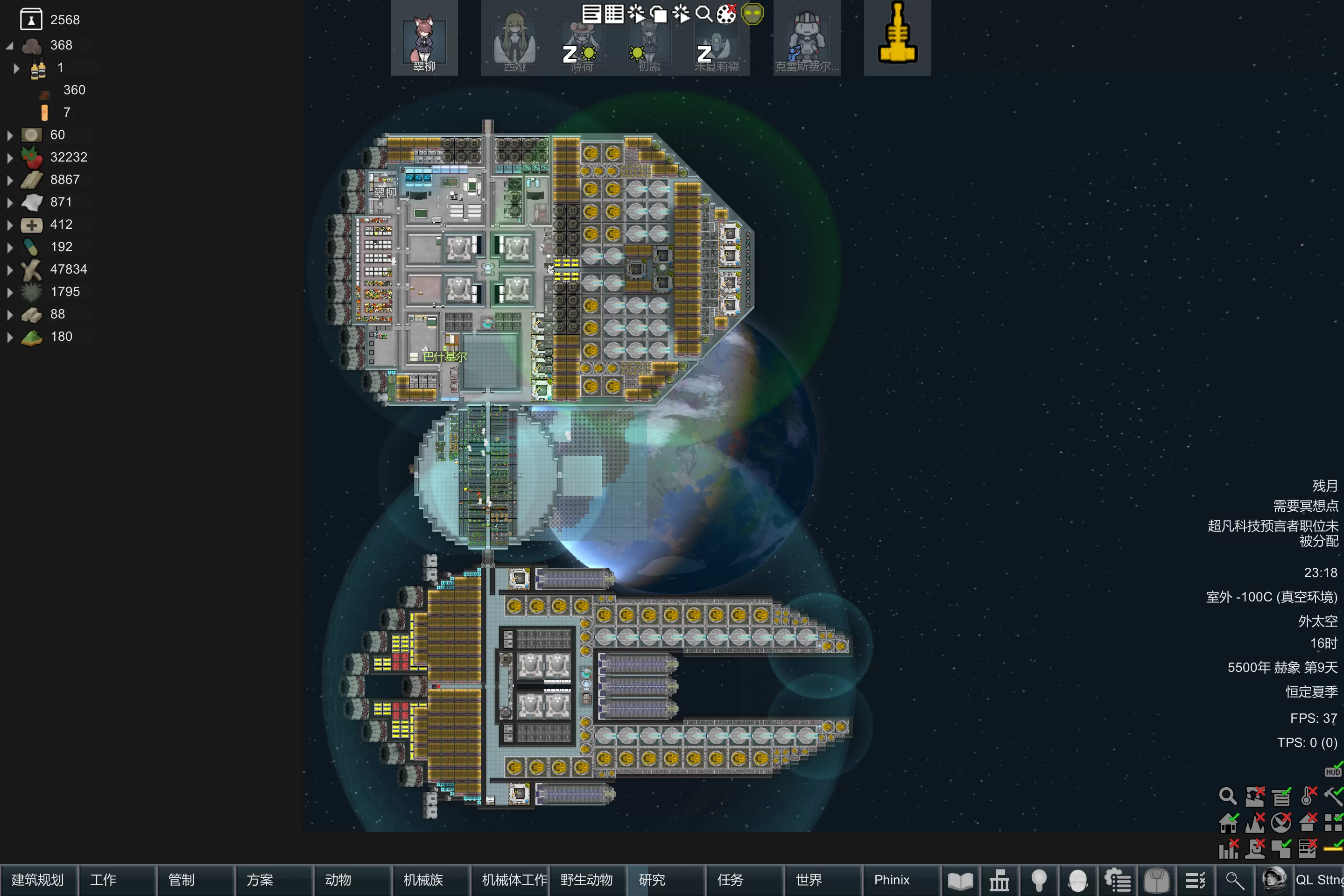
Task: Open the 研究 research tab
Action: (665, 880)
